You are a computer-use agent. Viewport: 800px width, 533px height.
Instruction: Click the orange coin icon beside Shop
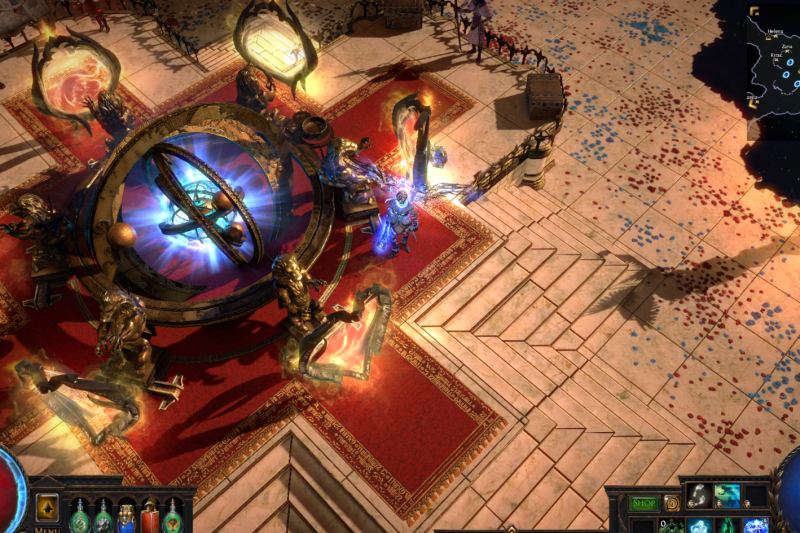(672, 503)
